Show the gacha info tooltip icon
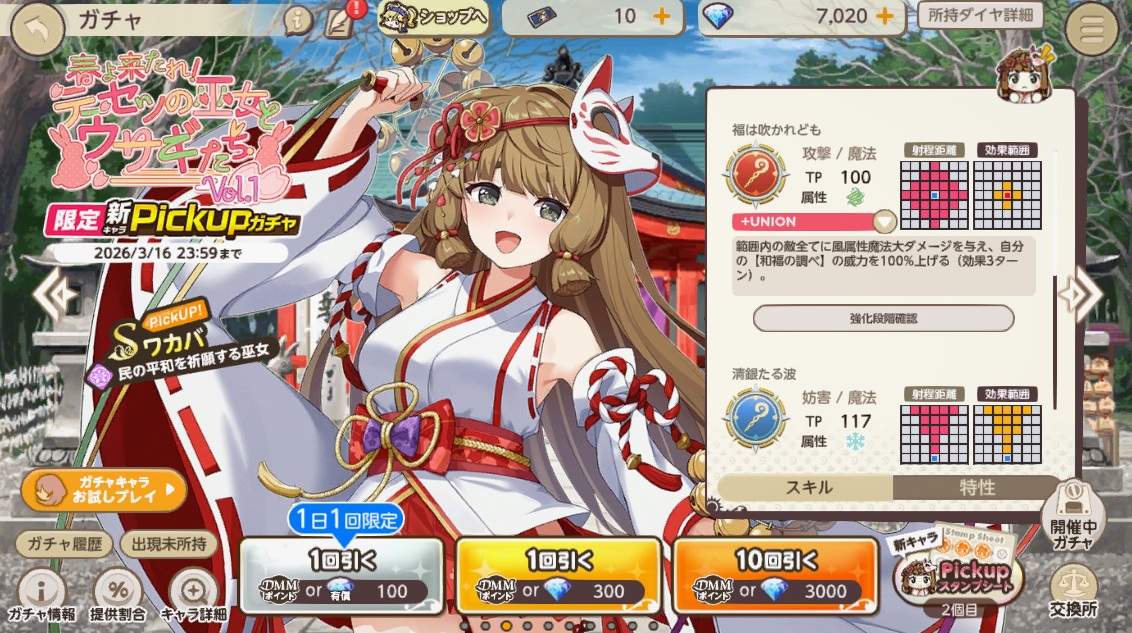 click(x=298, y=20)
